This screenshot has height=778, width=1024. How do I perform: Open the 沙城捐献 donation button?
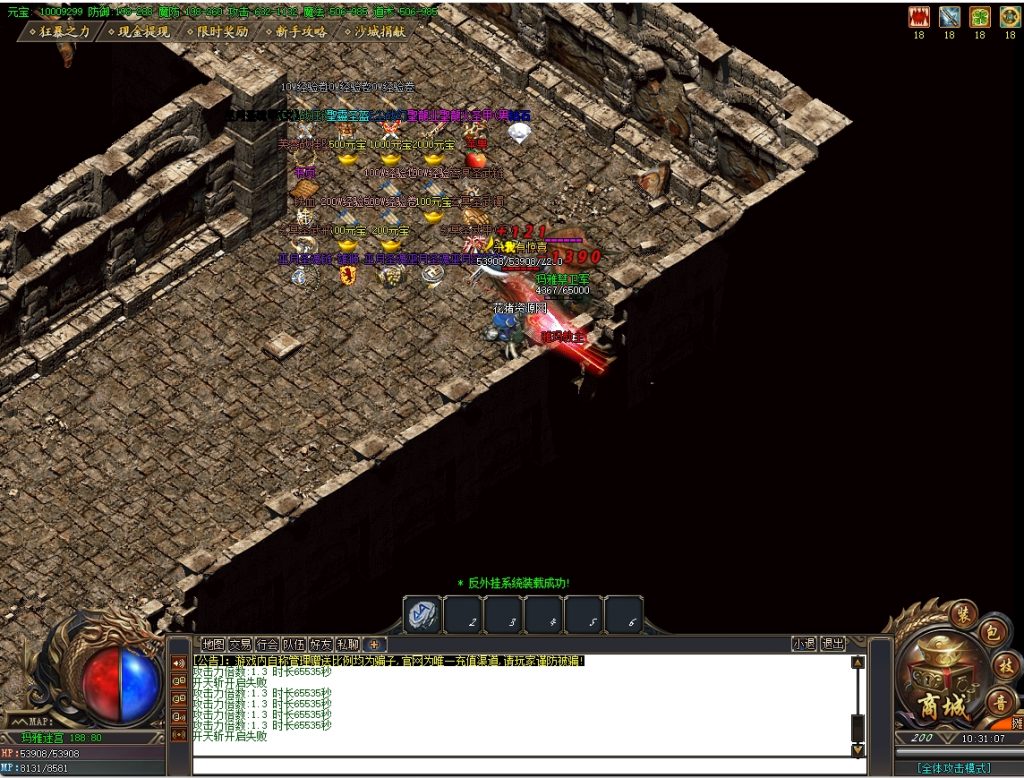coord(375,32)
